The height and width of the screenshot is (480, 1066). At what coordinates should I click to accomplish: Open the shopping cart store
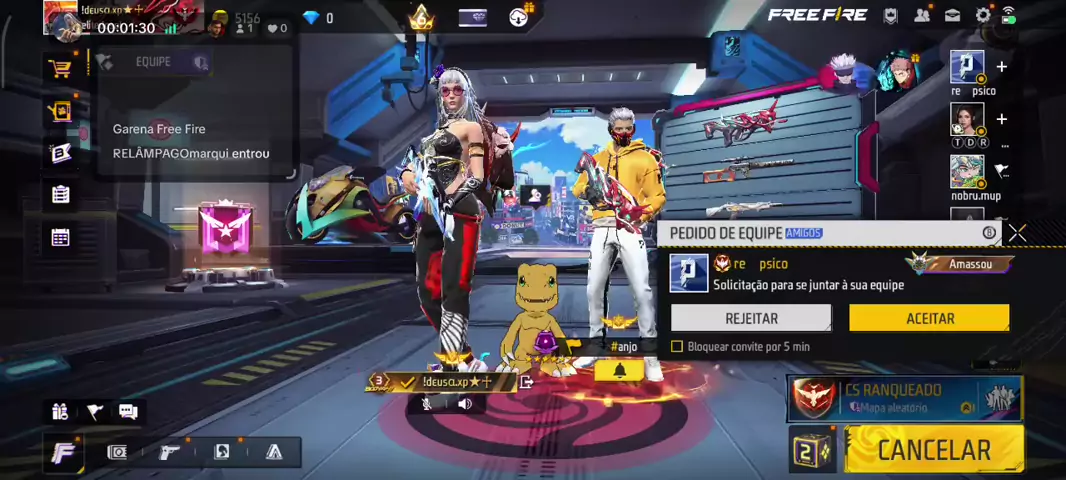[x=60, y=69]
